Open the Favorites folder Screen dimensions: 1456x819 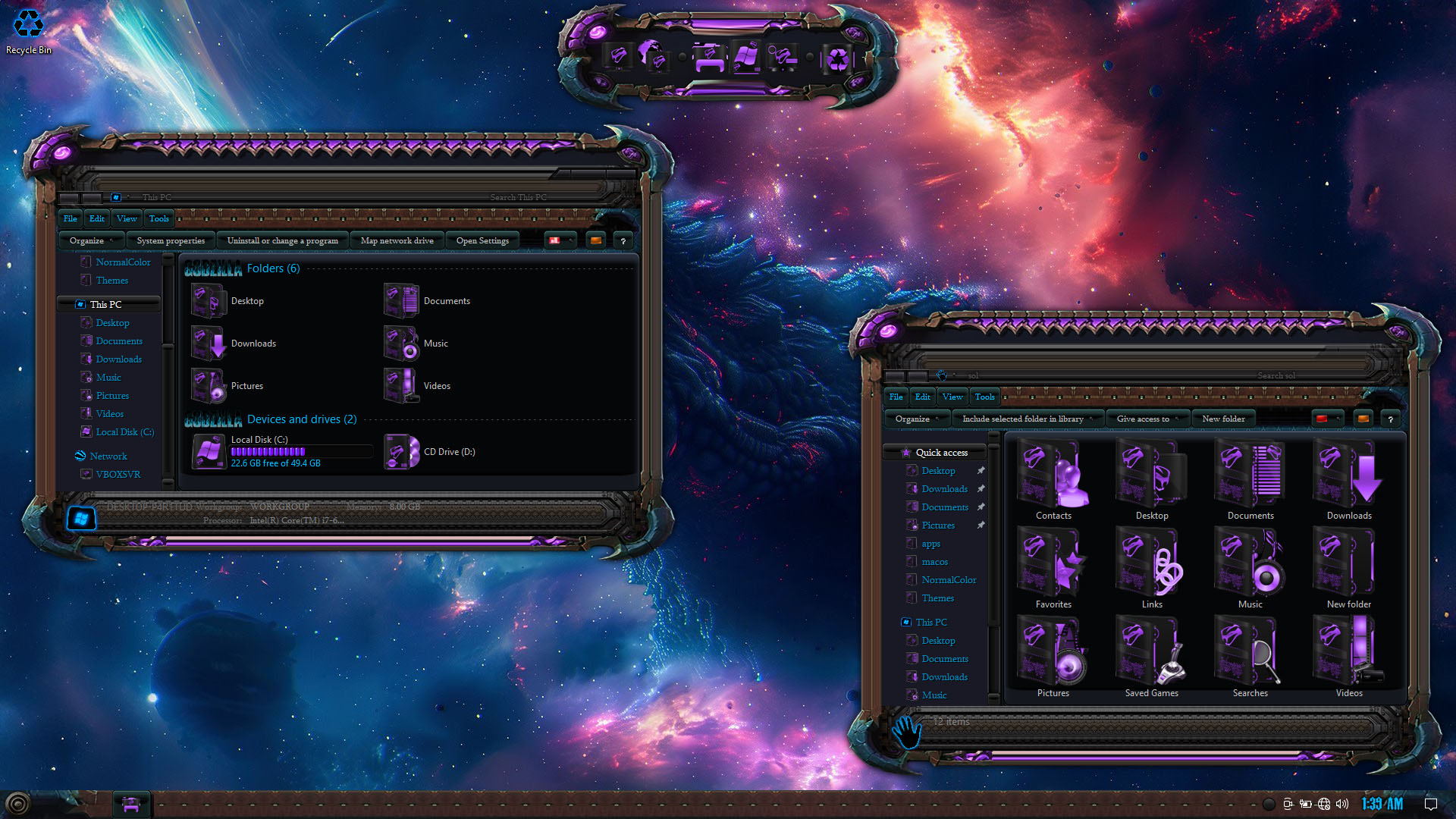pos(1053,570)
